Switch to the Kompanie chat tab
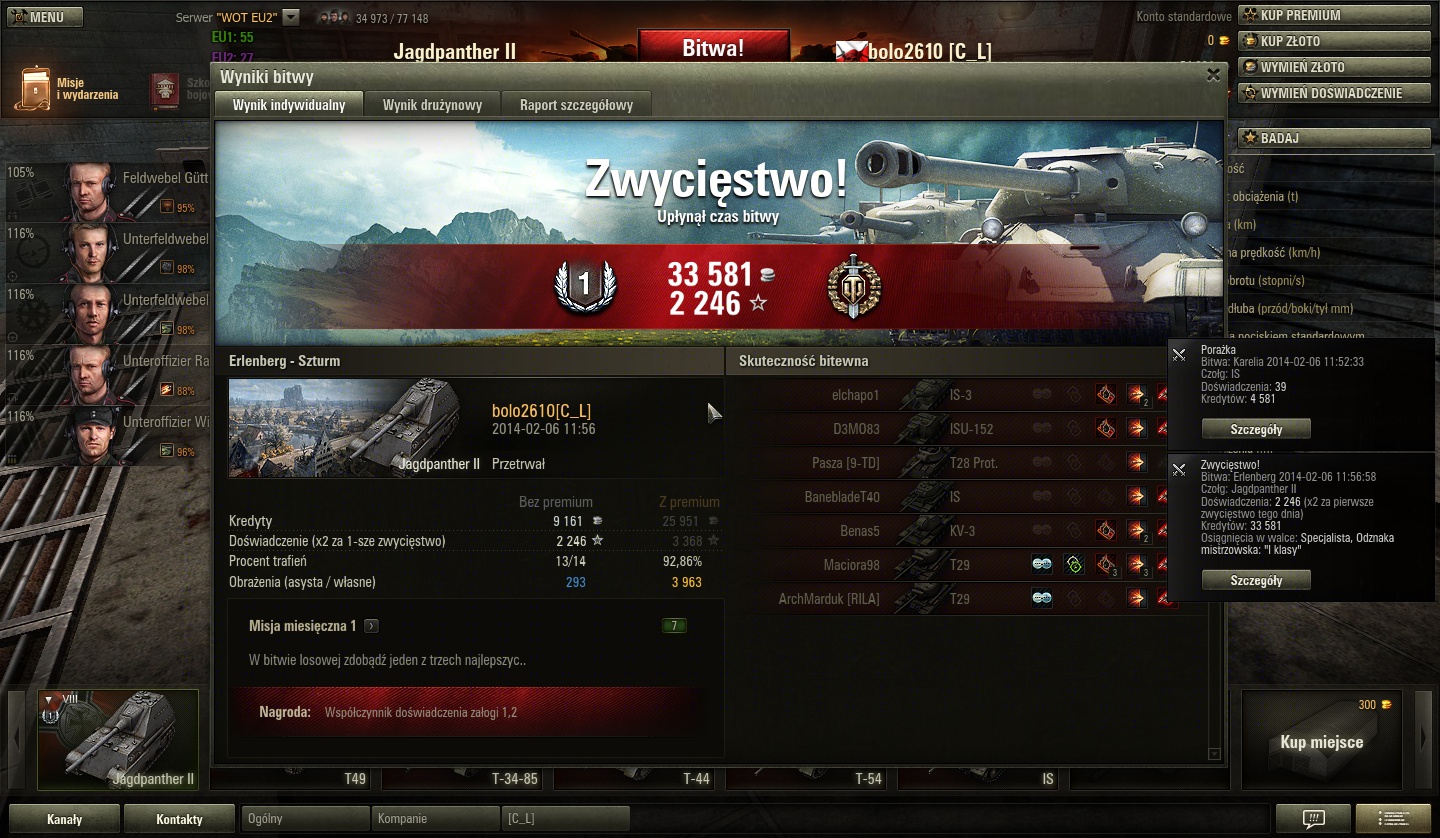Viewport: 1440px width, 838px height. tap(434, 818)
